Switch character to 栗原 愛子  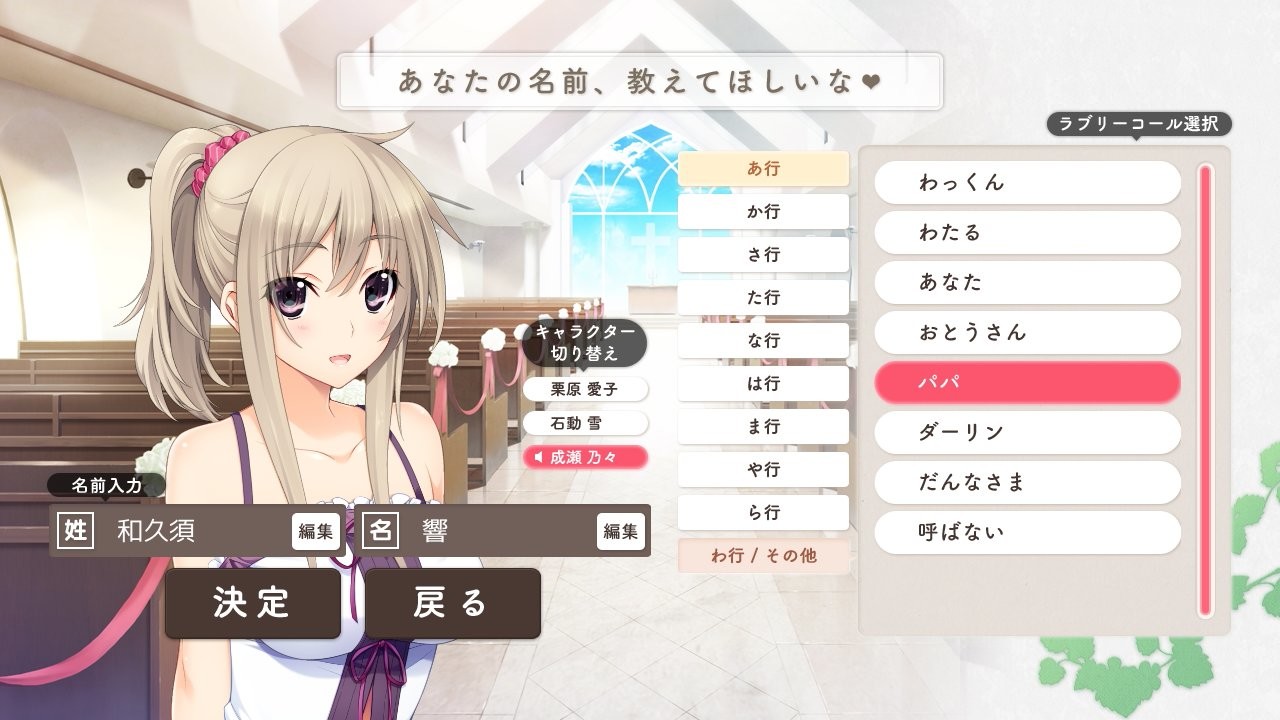(x=585, y=390)
